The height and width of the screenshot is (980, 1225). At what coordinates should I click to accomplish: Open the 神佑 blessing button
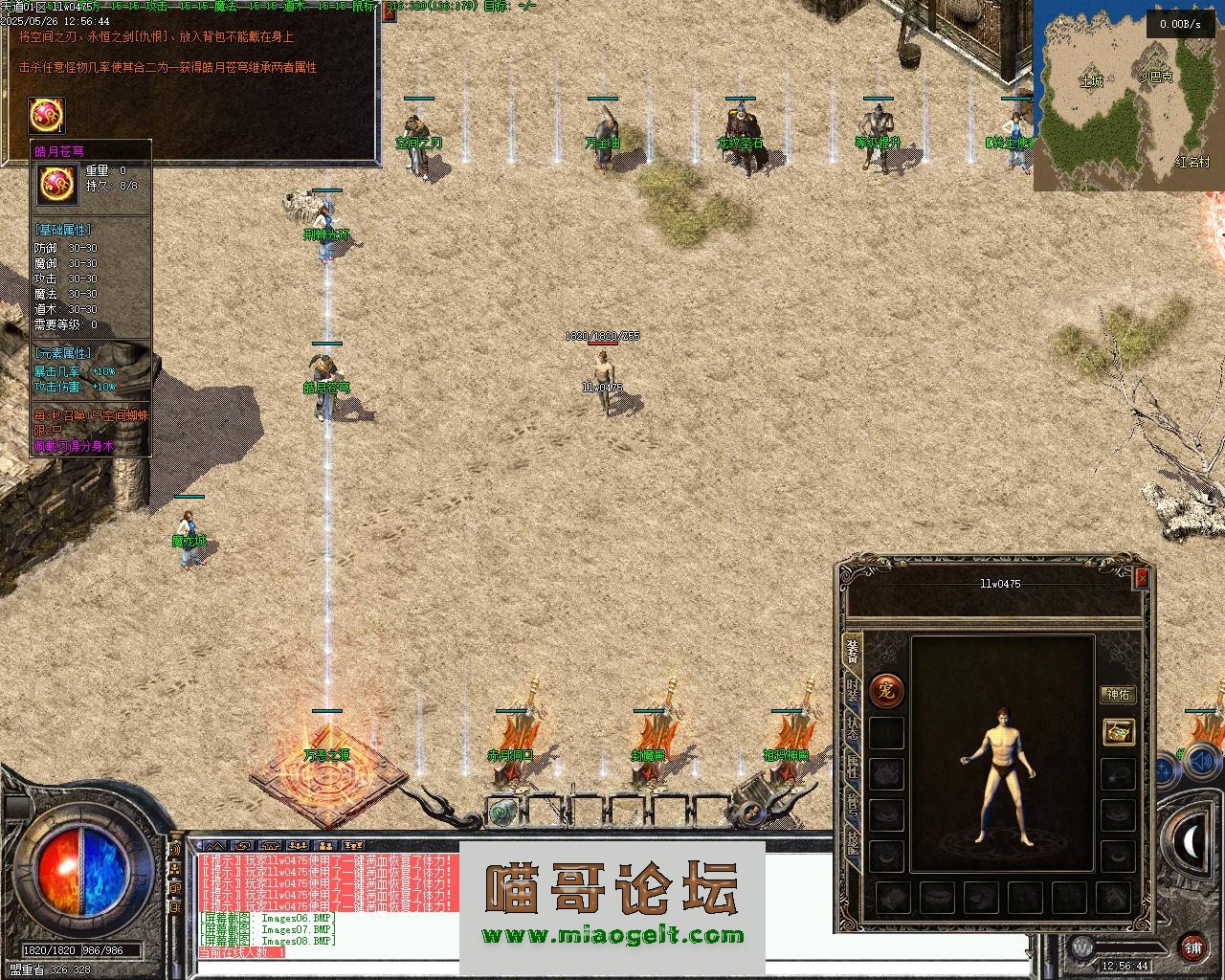[x=1118, y=694]
